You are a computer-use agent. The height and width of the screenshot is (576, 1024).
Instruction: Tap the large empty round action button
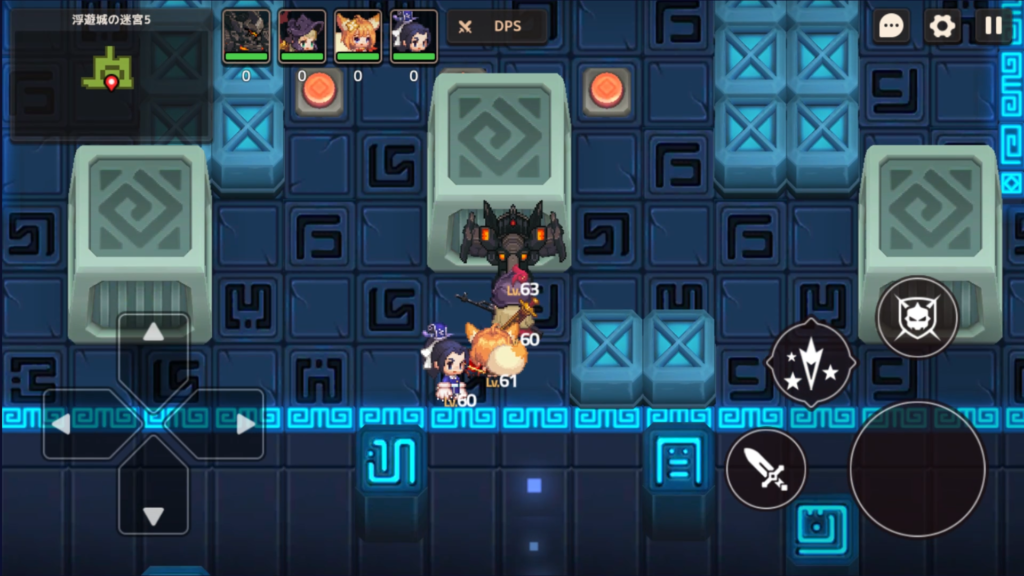917,468
